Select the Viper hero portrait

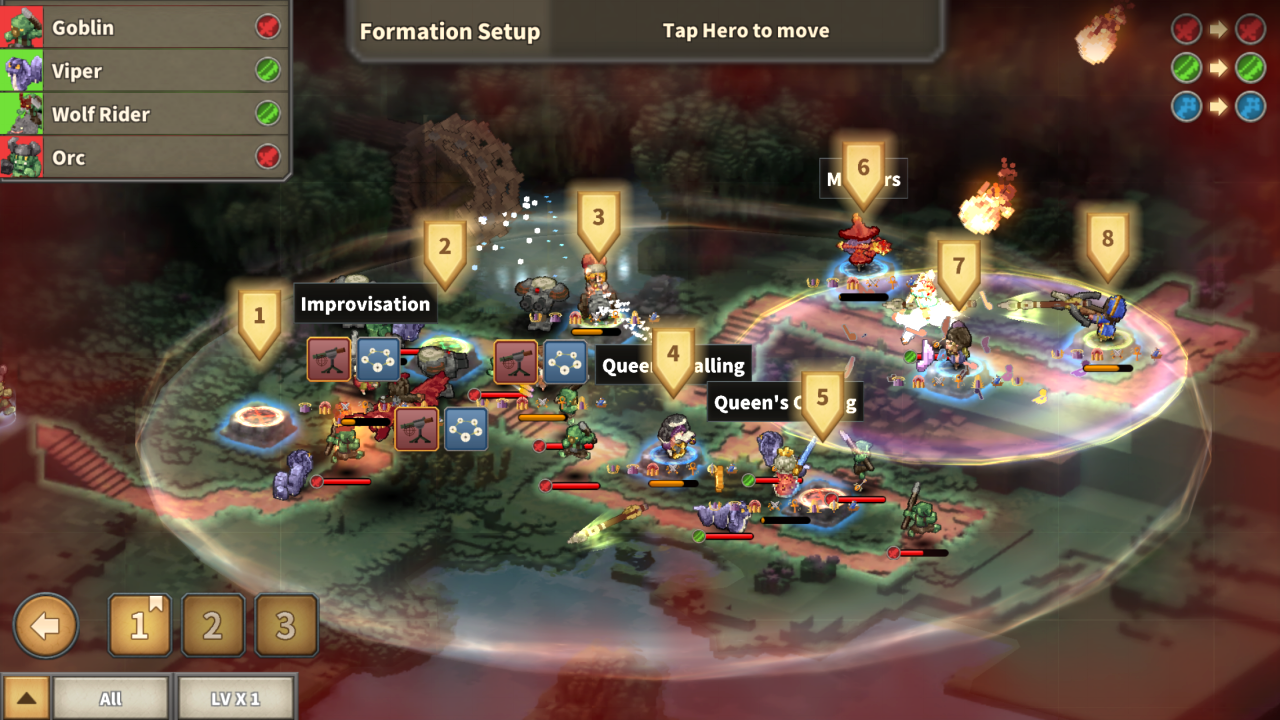pyautogui.click(x=24, y=71)
